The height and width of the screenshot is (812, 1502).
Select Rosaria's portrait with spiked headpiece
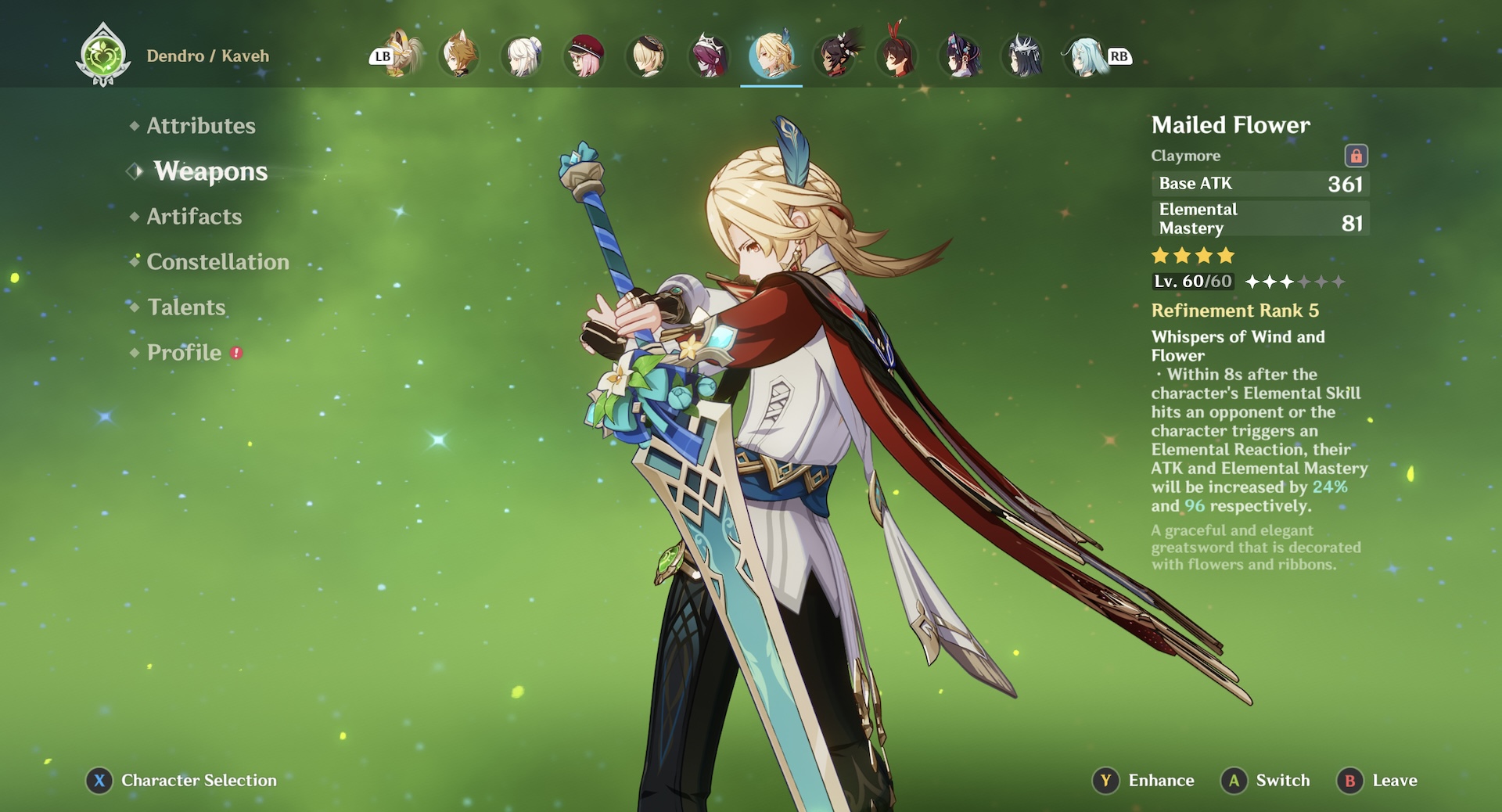coord(710,56)
